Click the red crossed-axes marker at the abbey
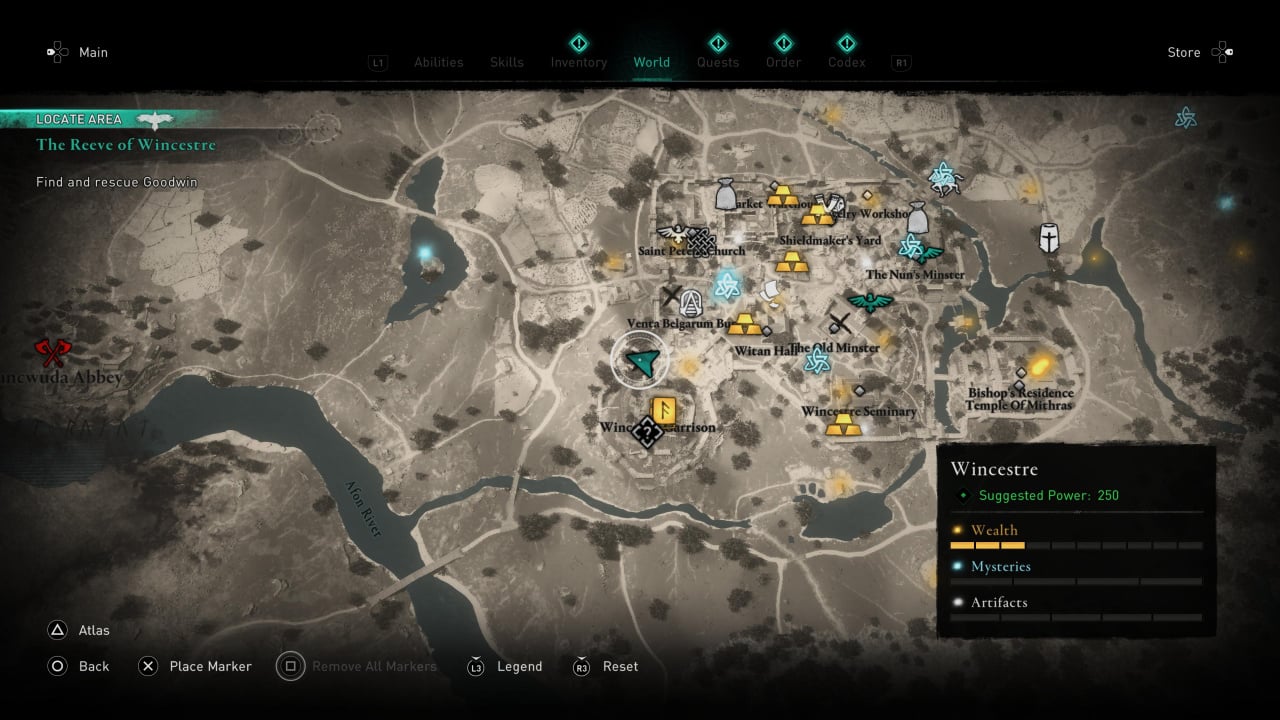 pos(52,352)
